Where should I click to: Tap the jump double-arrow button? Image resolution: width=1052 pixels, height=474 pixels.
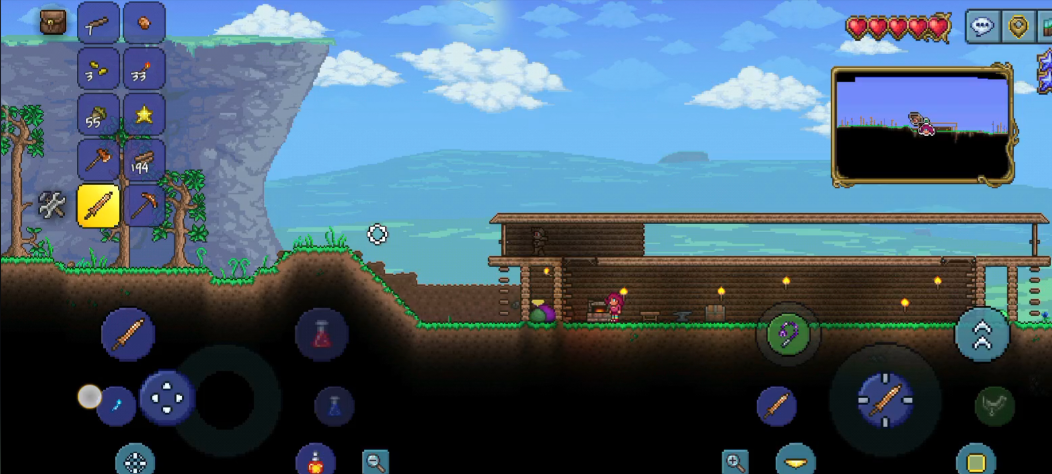(982, 335)
